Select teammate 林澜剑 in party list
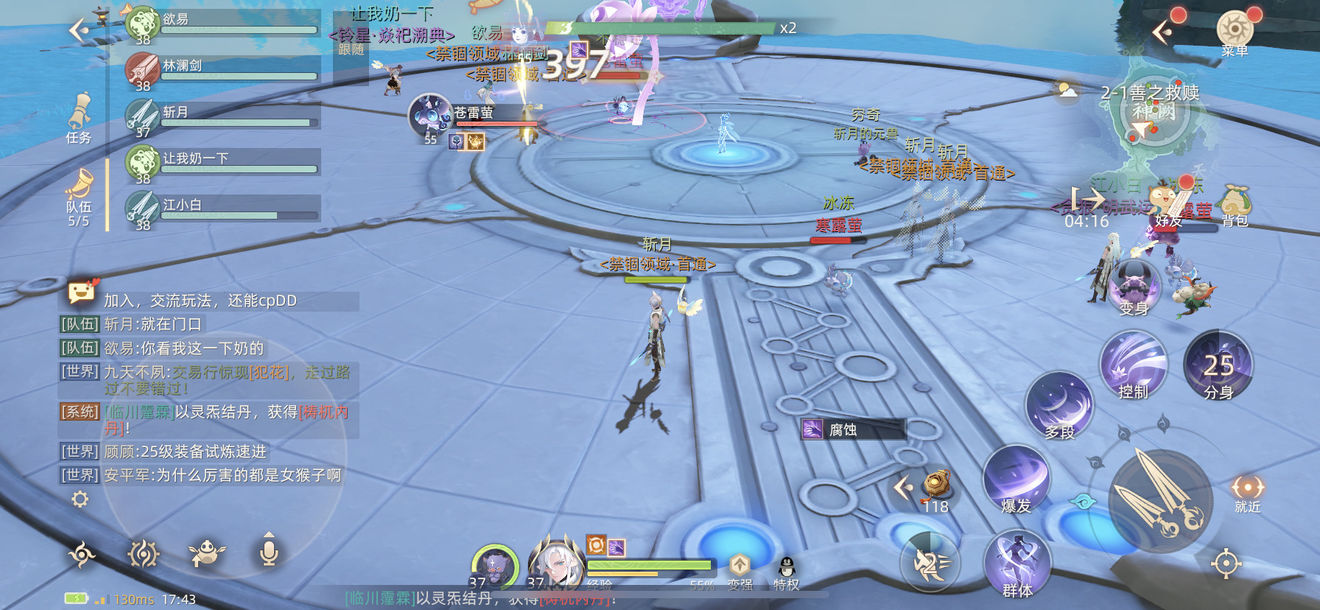Viewport: 1320px width, 610px height. (x=222, y=70)
